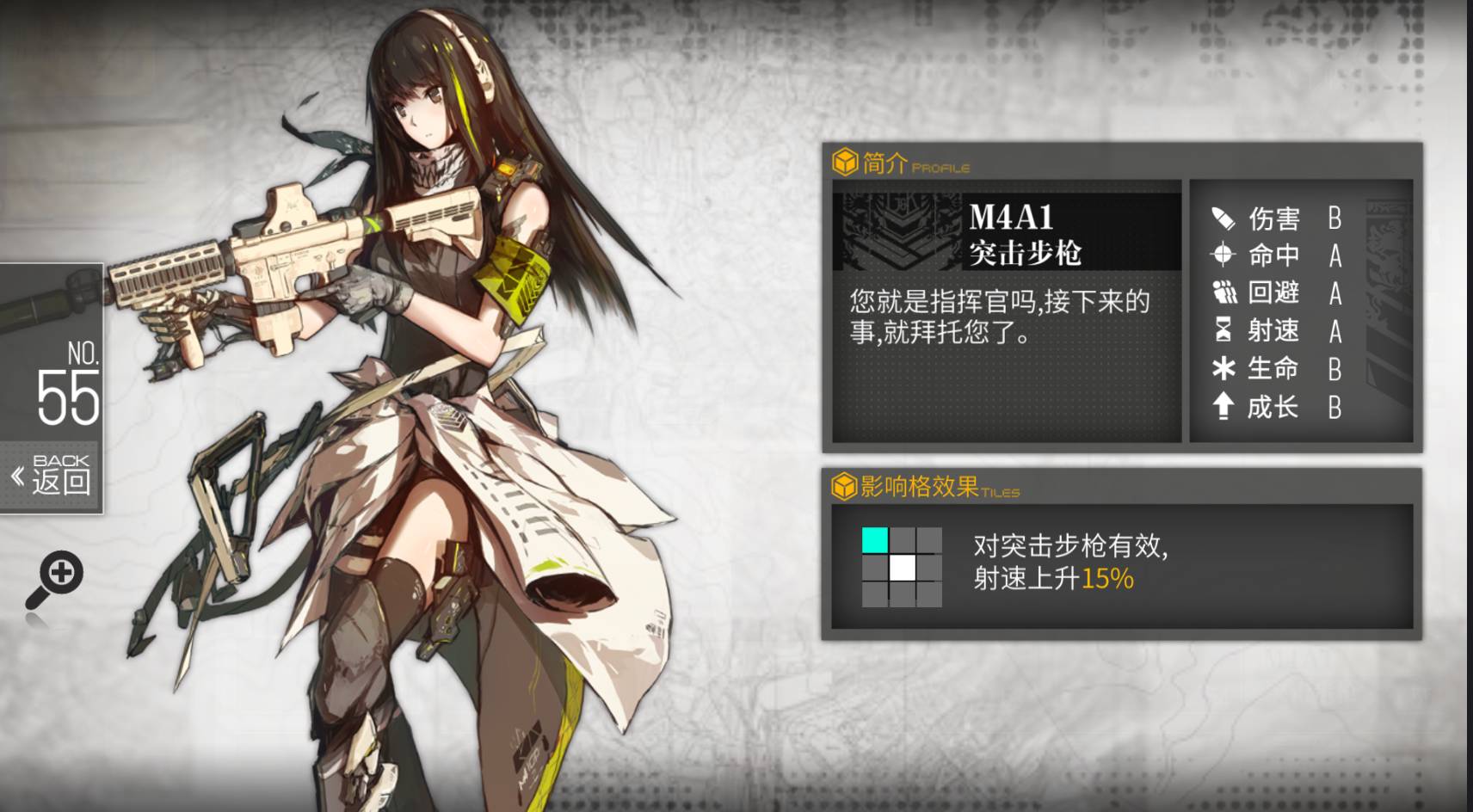This screenshot has width=1473, height=812.
Task: Select the bullet-shaped 伤害 damage stat icon
Action: pos(1223,218)
